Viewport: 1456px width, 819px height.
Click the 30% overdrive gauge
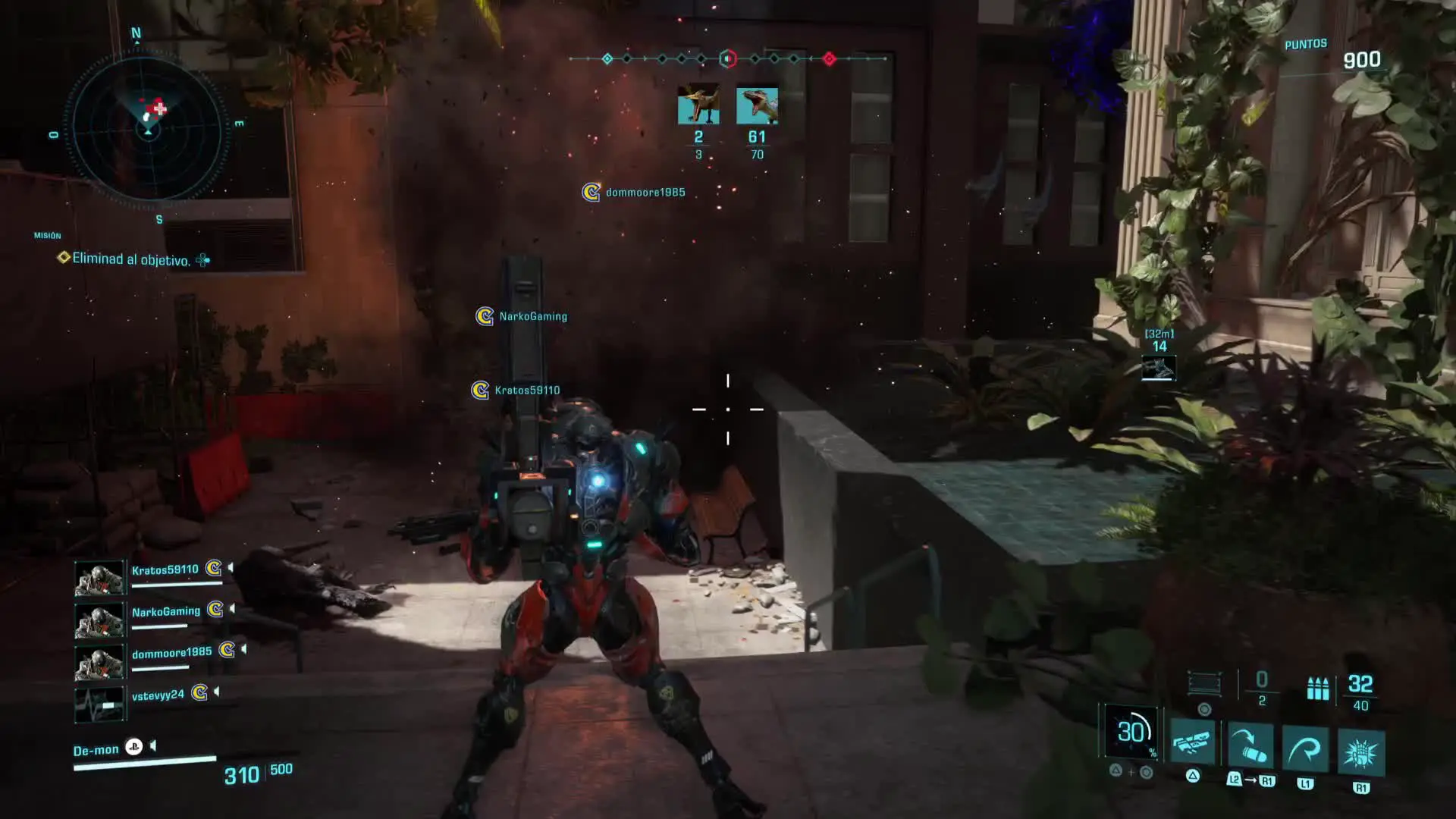[1131, 732]
